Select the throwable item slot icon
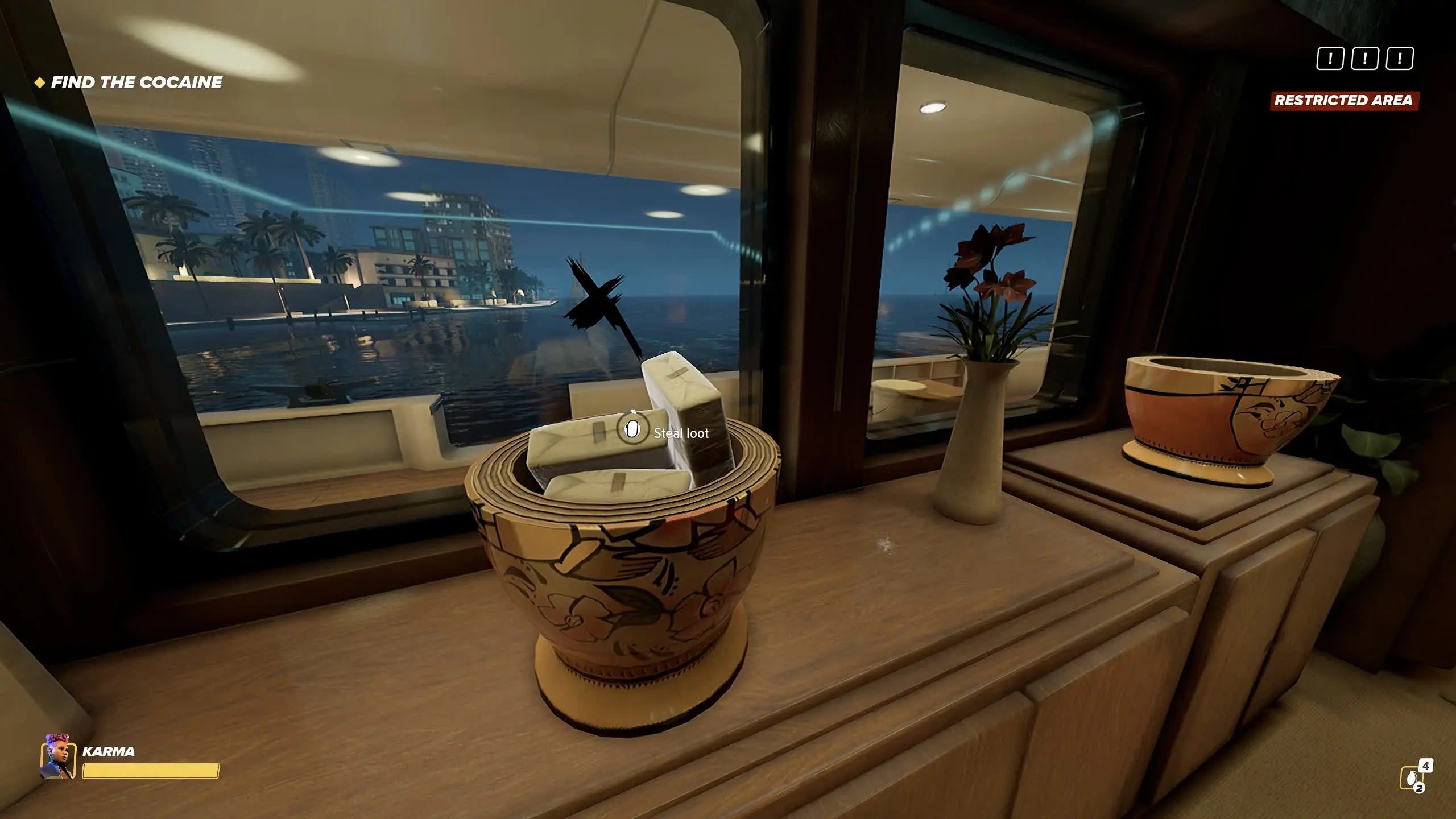This screenshot has width=1456, height=819. click(1410, 778)
